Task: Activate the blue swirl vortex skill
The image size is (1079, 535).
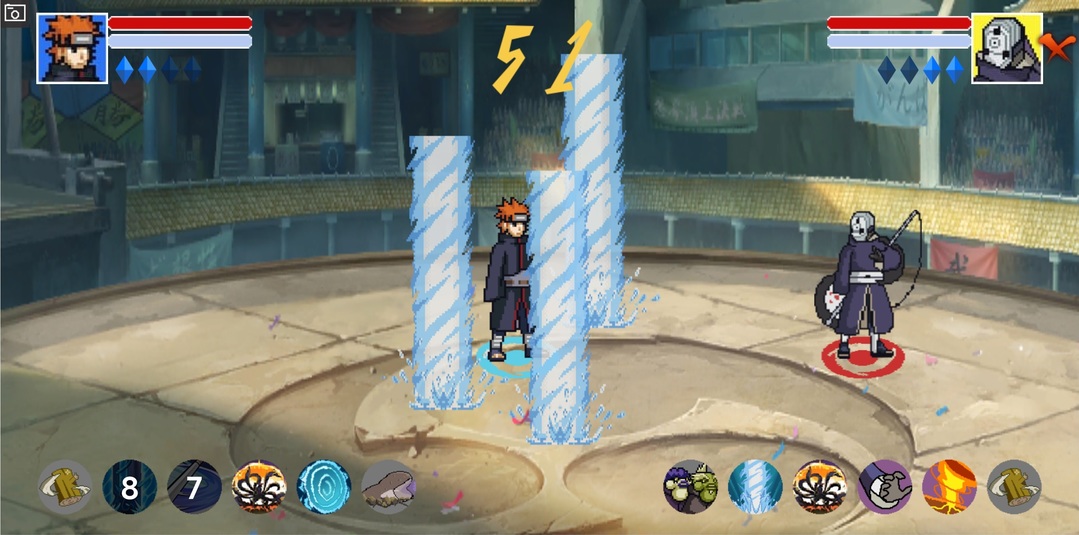Action: [324, 487]
